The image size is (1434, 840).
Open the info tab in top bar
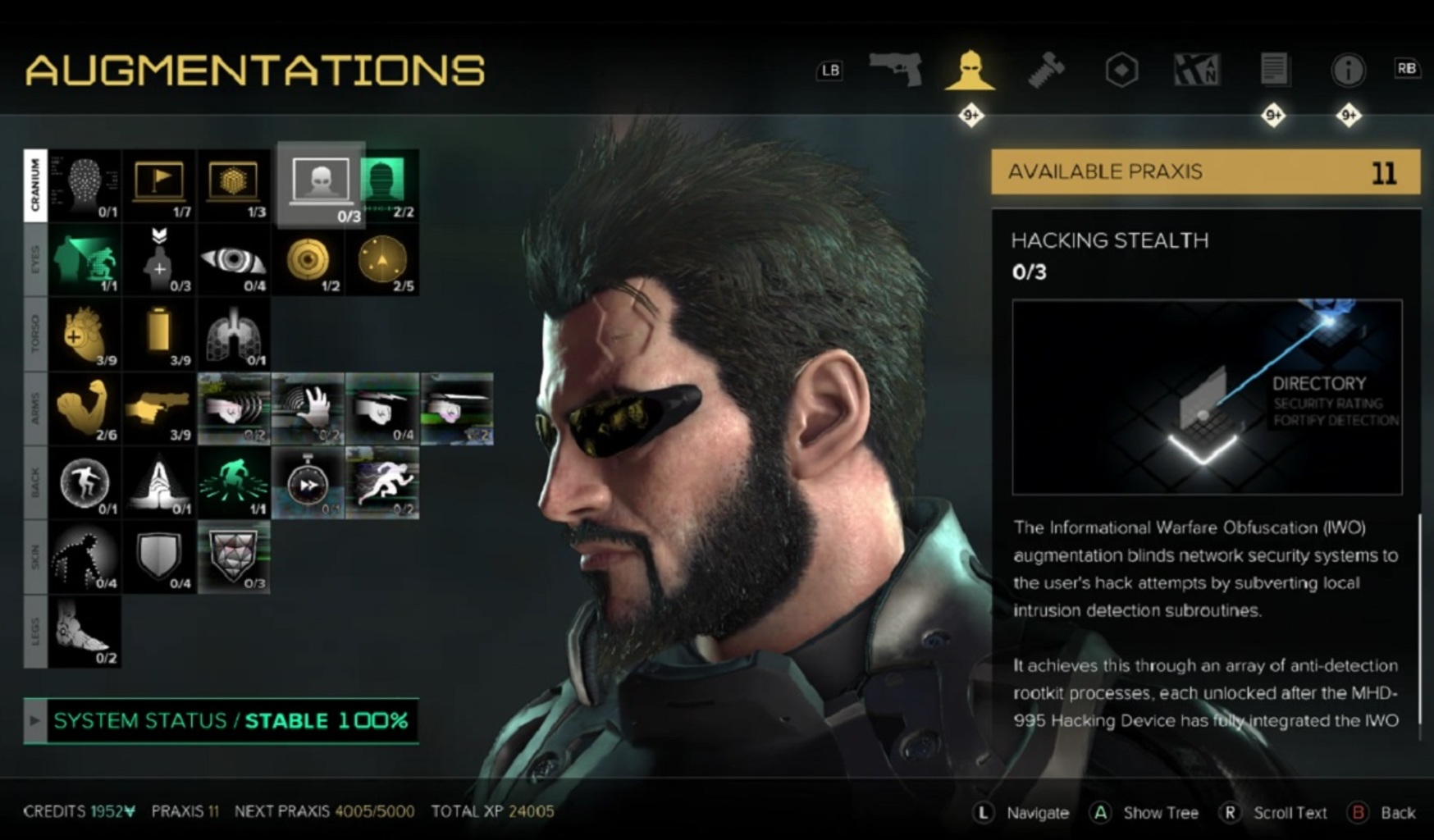[1348, 70]
